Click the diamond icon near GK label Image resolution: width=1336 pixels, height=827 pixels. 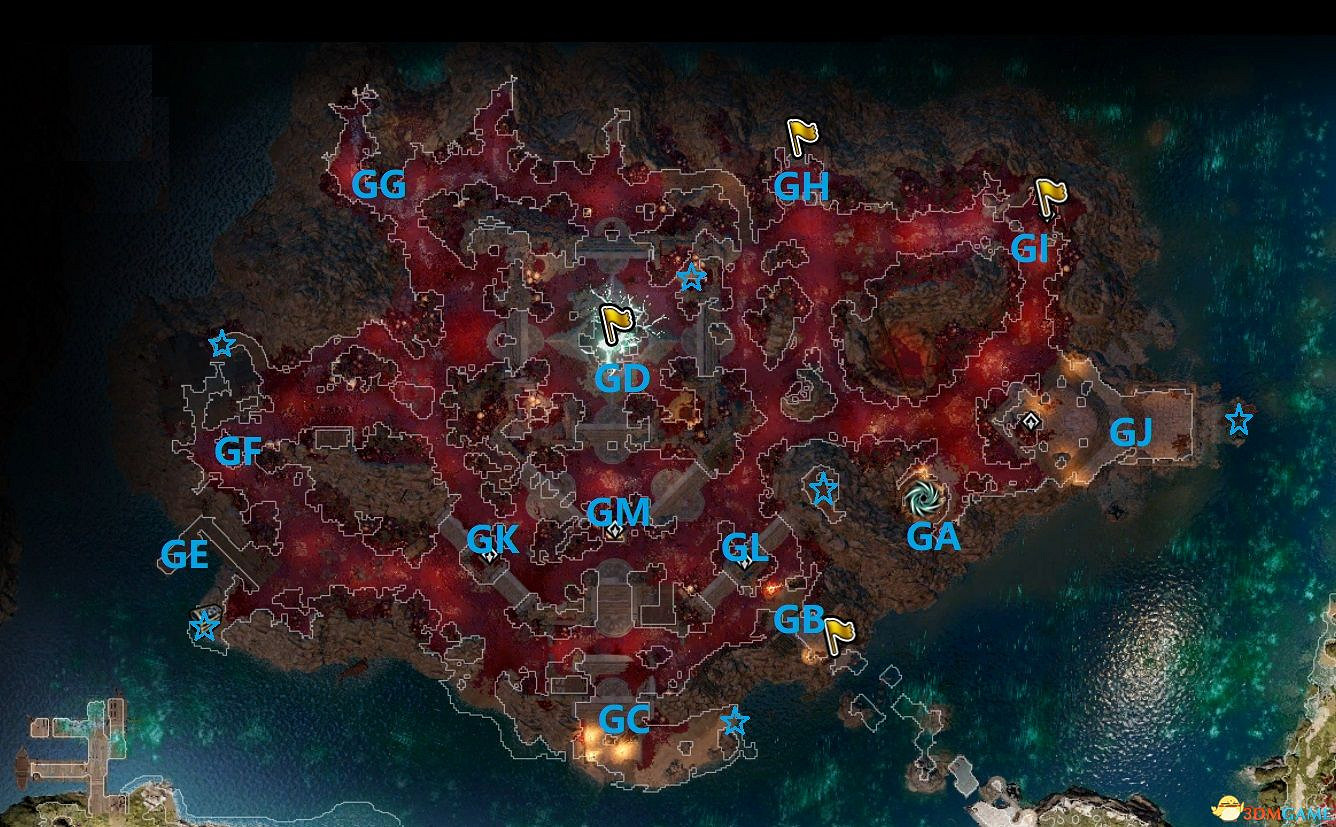click(490, 557)
